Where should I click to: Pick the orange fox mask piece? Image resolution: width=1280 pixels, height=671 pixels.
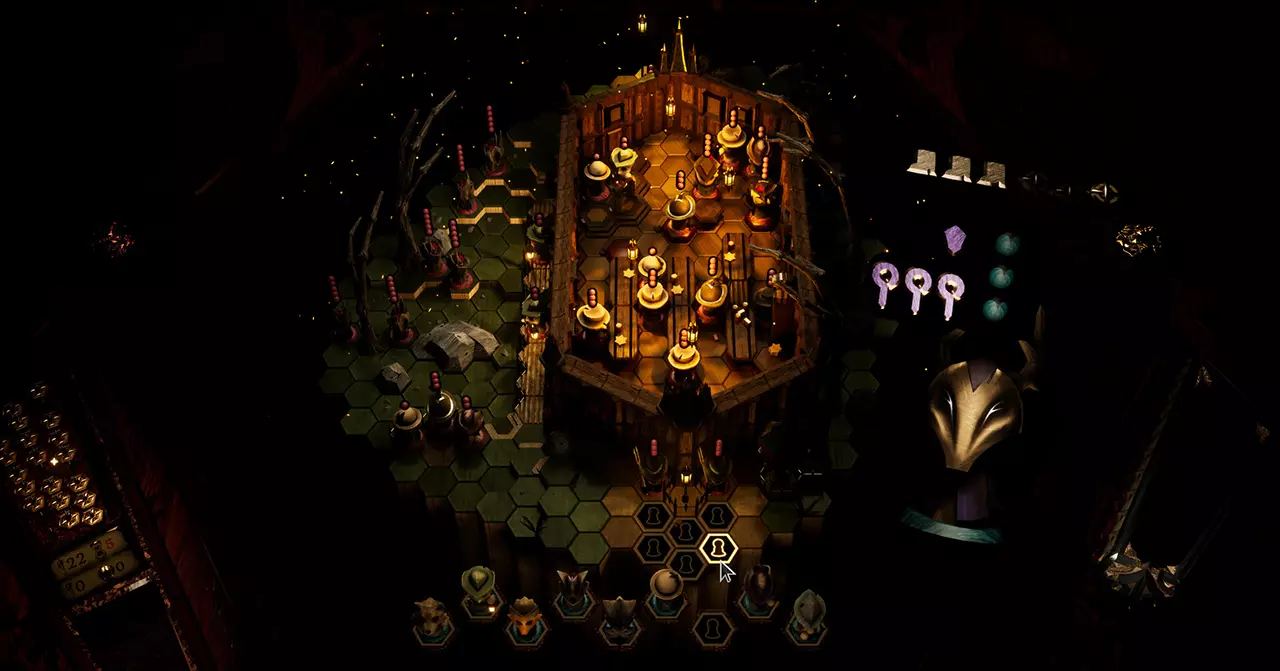click(523, 616)
